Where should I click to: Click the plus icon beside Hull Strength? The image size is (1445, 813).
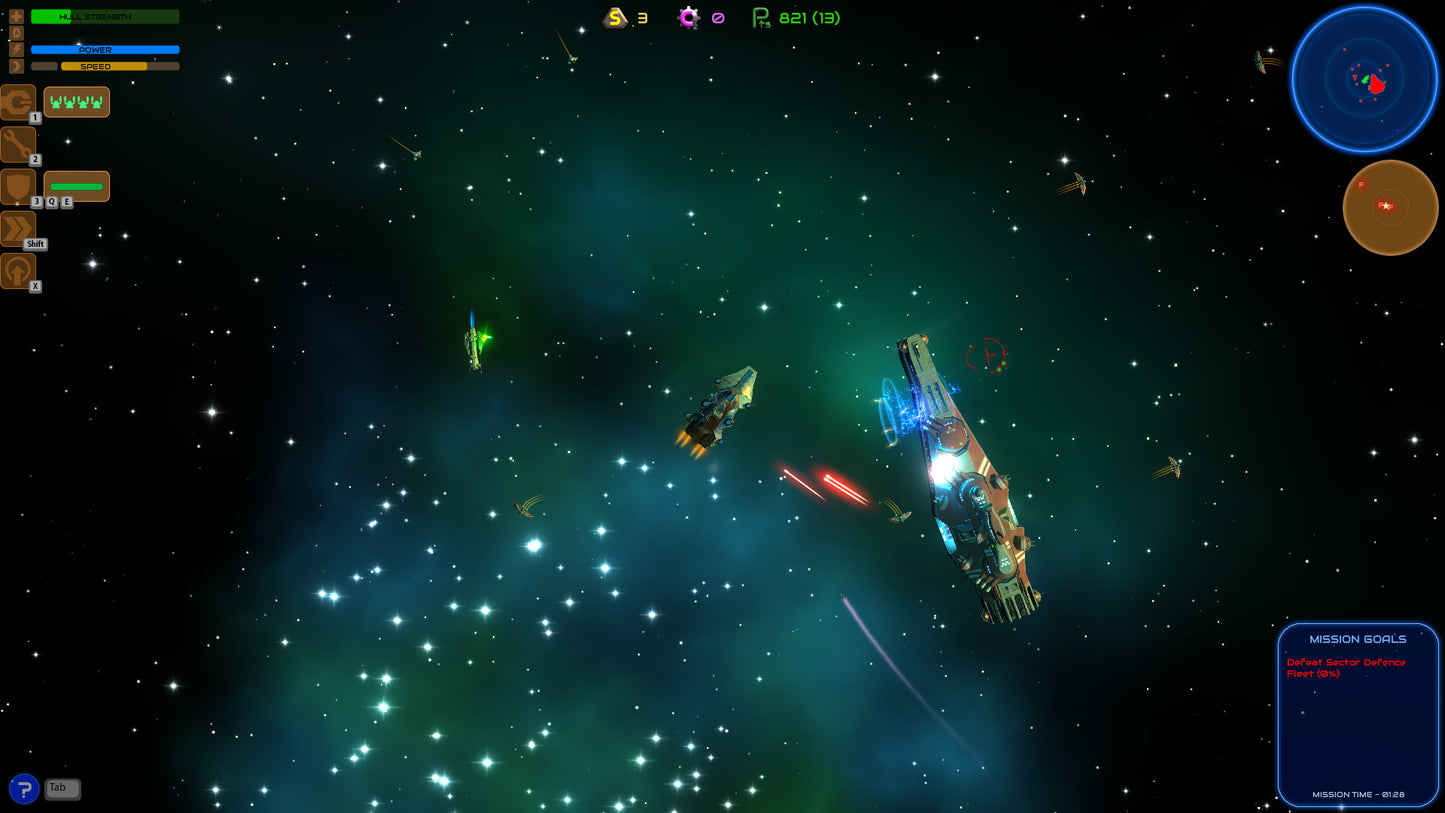[15, 16]
